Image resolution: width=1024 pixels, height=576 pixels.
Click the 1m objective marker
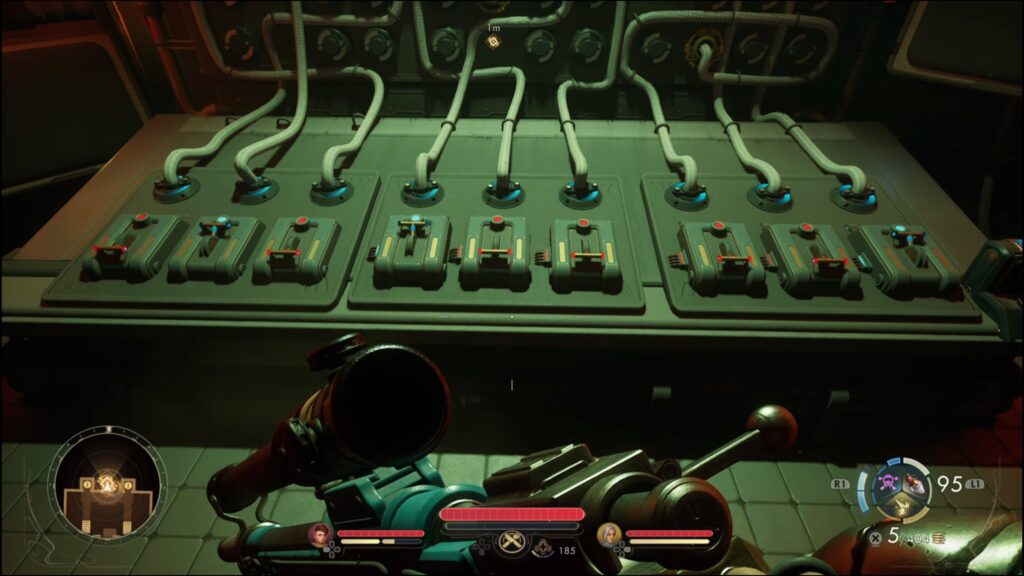point(493,41)
